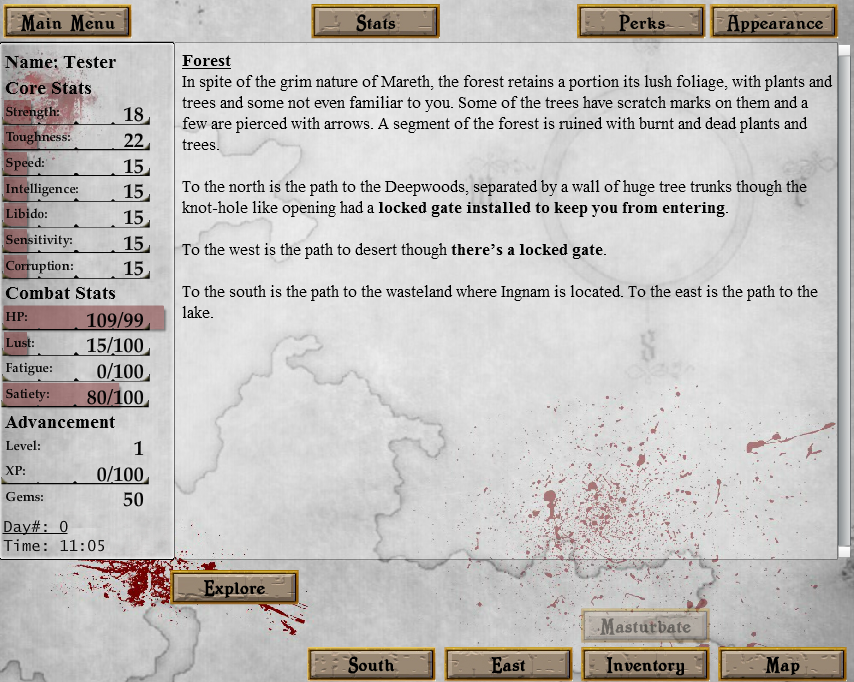This screenshot has height=682, width=854.
Task: Explore the forest area
Action: coord(235,588)
